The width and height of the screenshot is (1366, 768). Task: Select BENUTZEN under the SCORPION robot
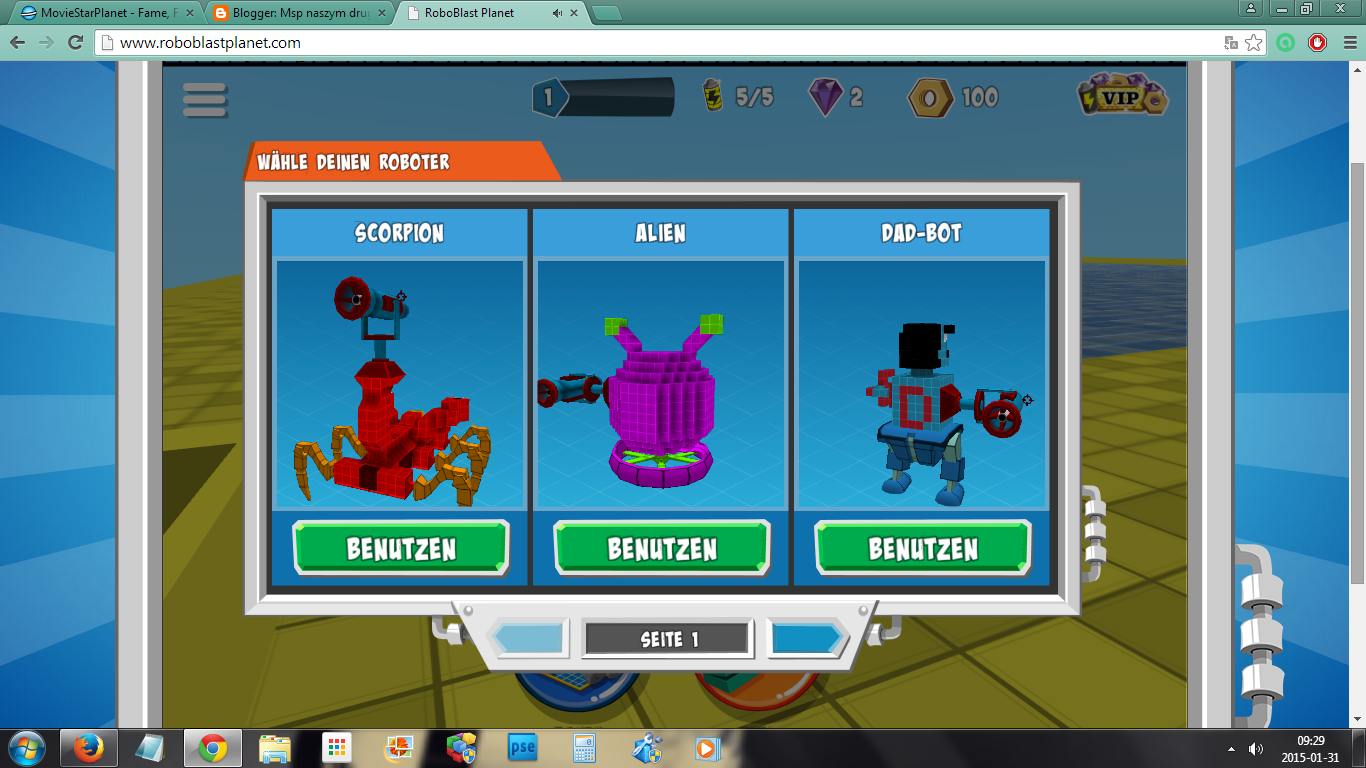click(399, 546)
